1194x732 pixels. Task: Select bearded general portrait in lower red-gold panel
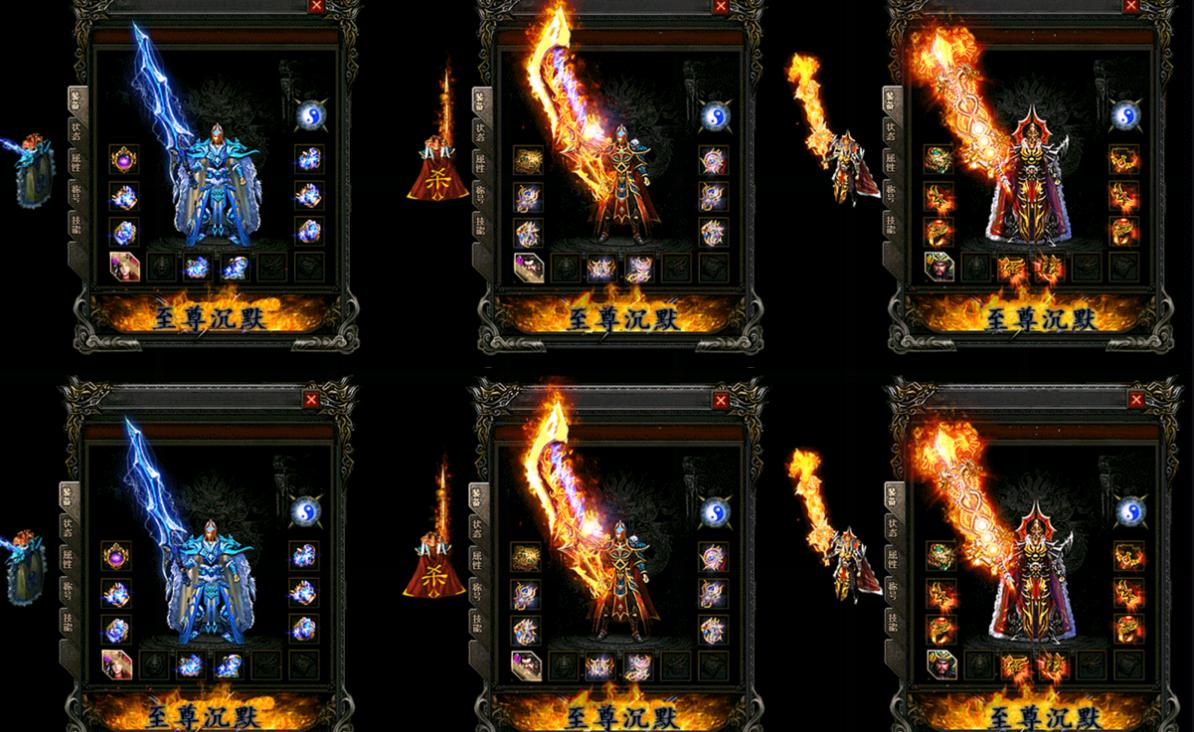pyautogui.click(x=939, y=665)
